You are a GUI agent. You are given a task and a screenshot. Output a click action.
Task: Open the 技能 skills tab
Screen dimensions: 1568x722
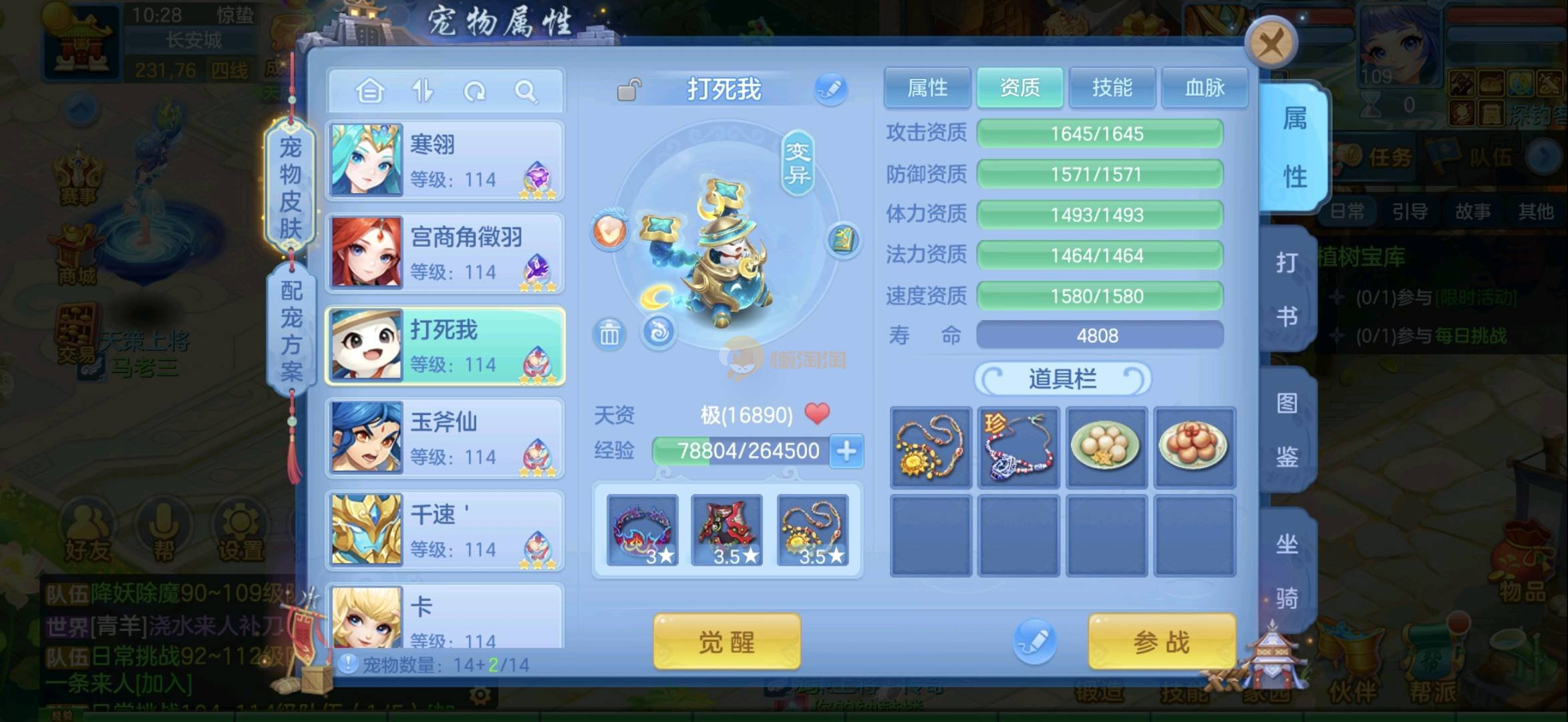point(1112,88)
